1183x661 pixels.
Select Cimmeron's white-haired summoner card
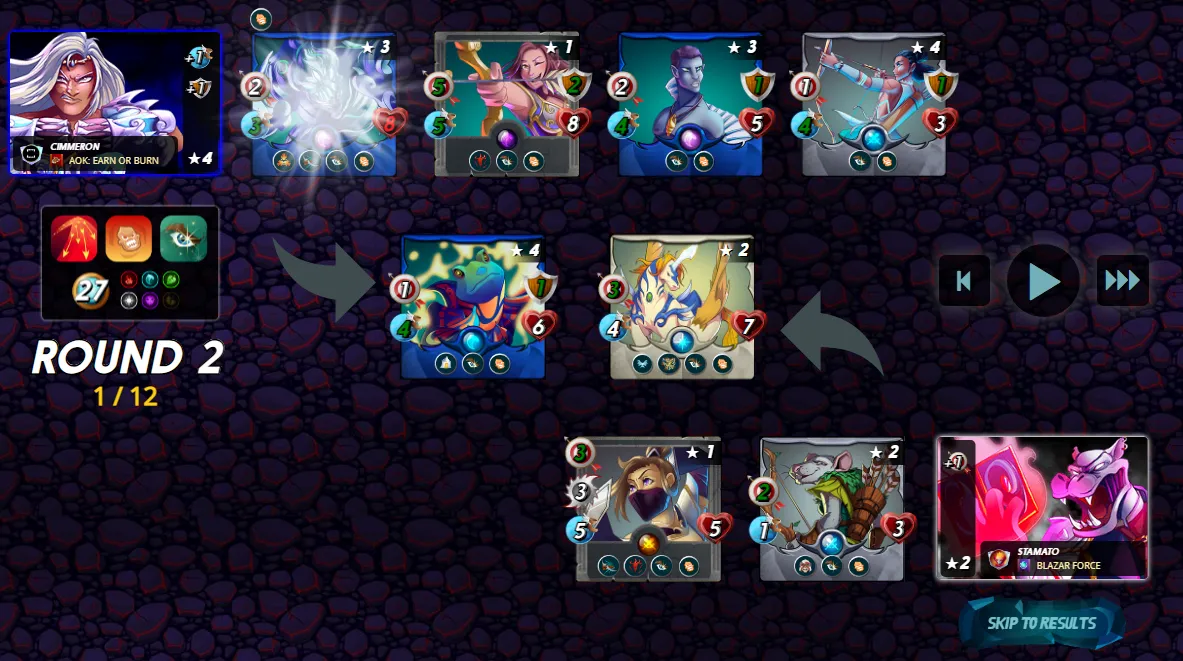pos(115,103)
